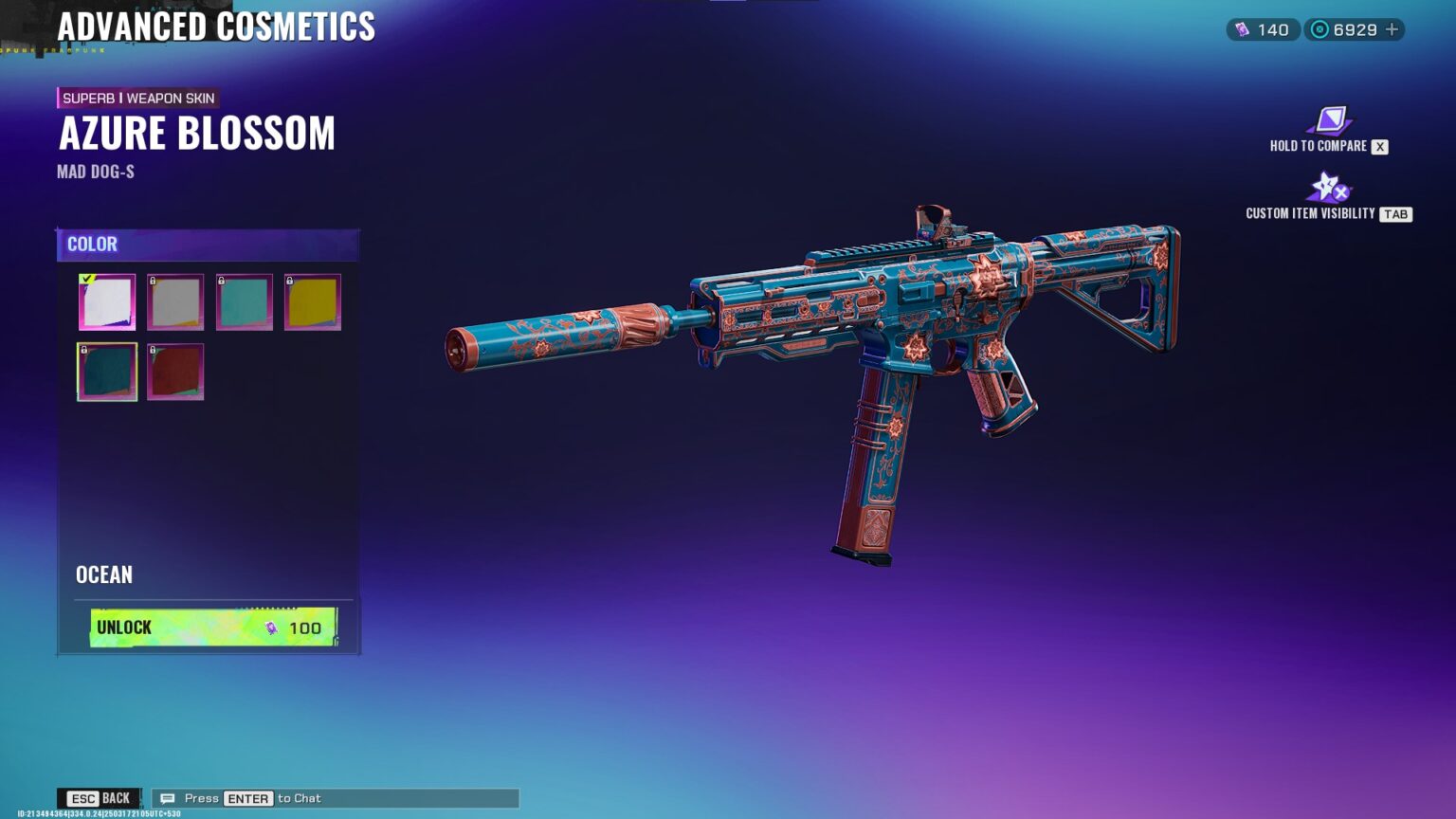1456x819 pixels.
Task: Expand weapon details for MAD DOG-S
Action: (x=96, y=171)
